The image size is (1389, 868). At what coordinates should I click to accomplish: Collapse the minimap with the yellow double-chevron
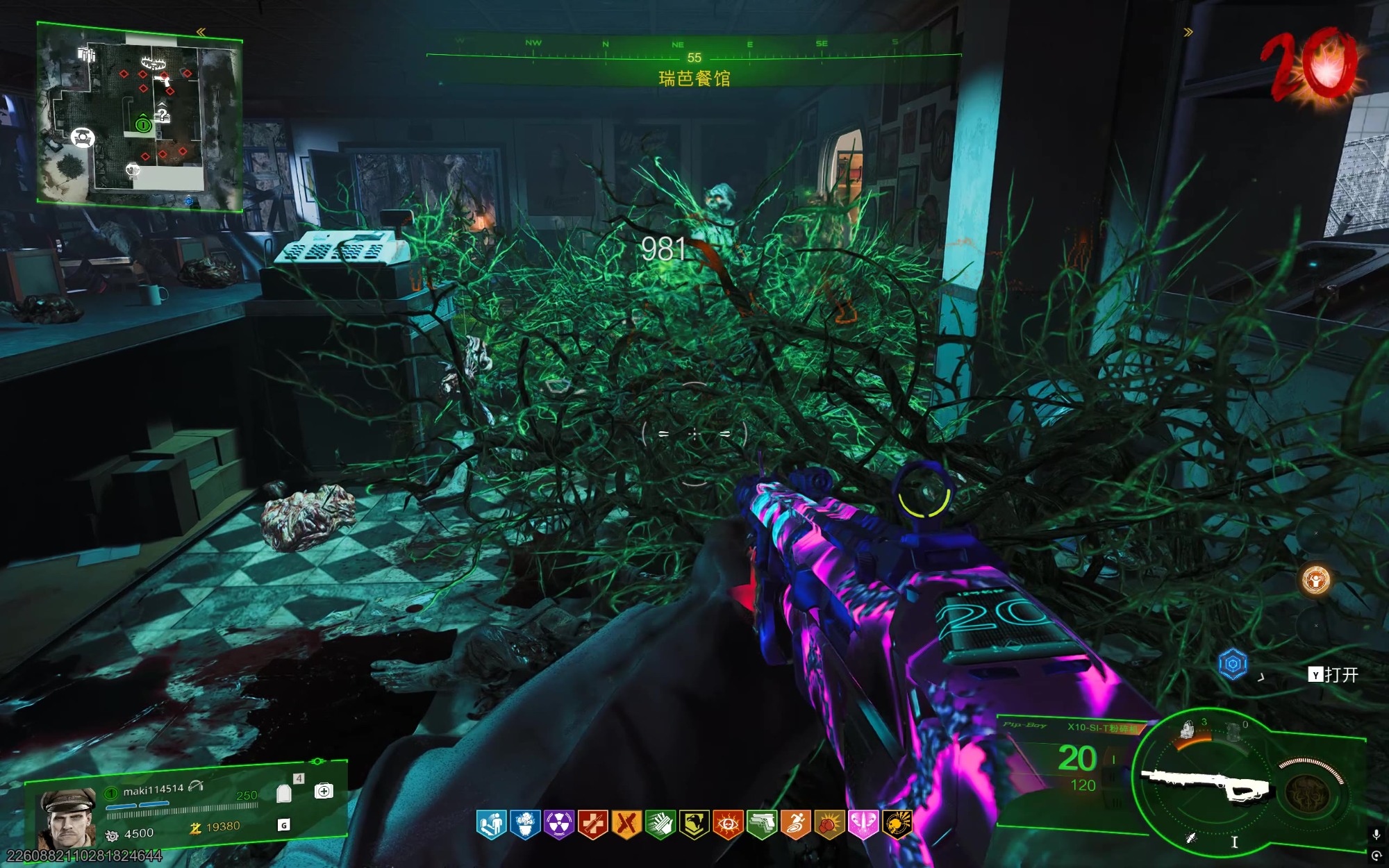[201, 32]
